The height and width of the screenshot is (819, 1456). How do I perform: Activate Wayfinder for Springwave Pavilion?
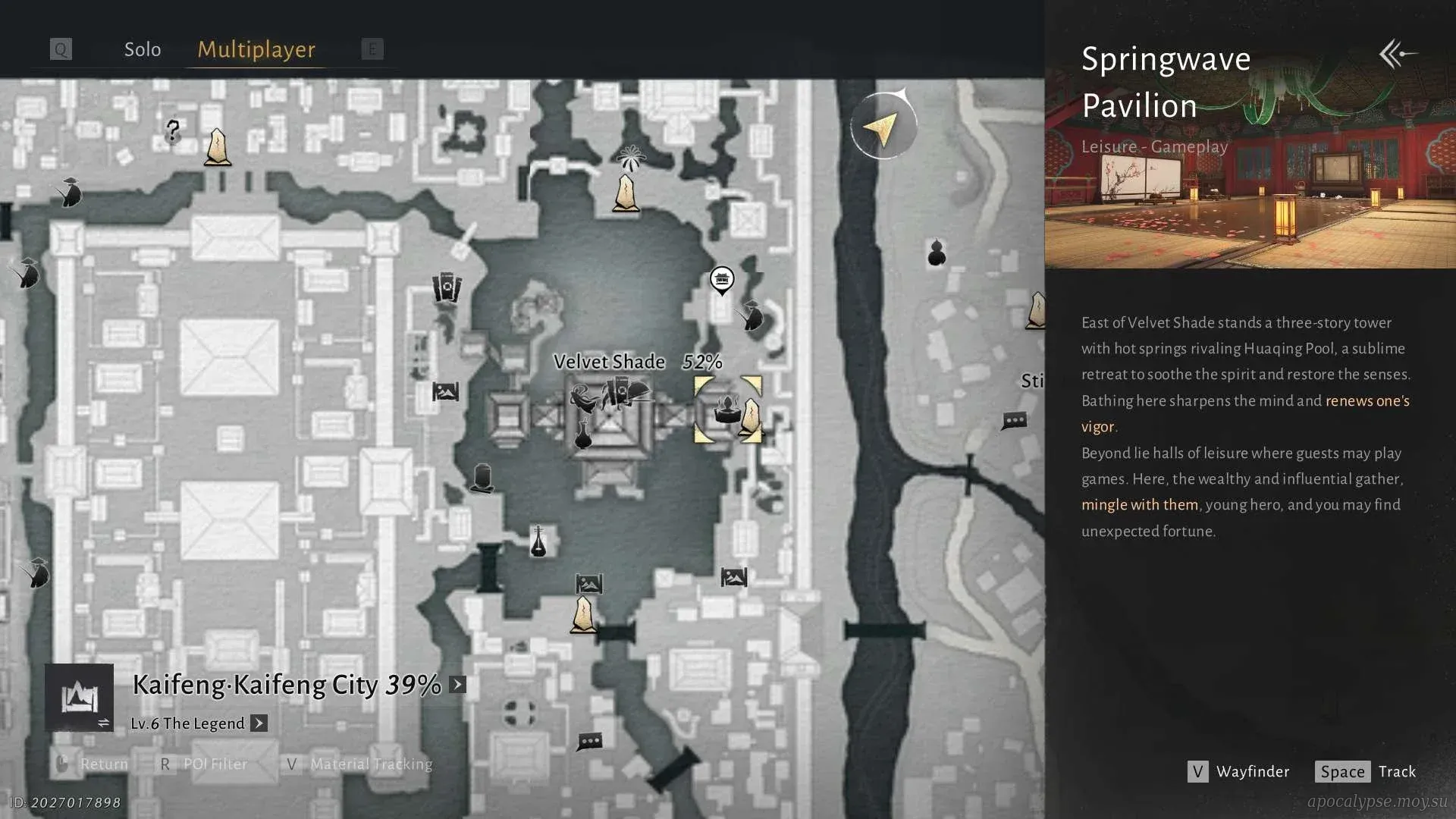pyautogui.click(x=1238, y=771)
